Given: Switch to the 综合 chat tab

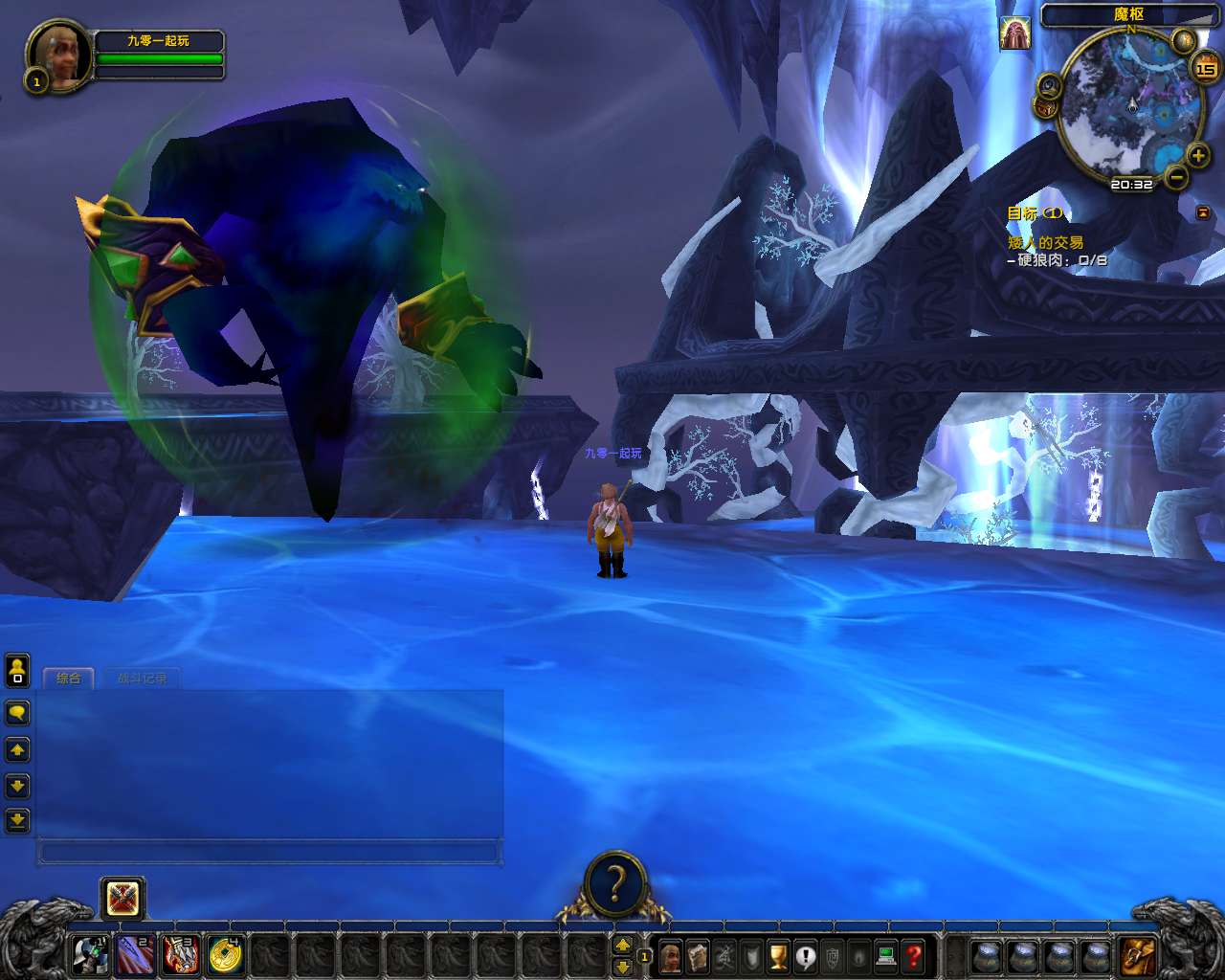Looking at the screenshot, I should click(x=68, y=679).
